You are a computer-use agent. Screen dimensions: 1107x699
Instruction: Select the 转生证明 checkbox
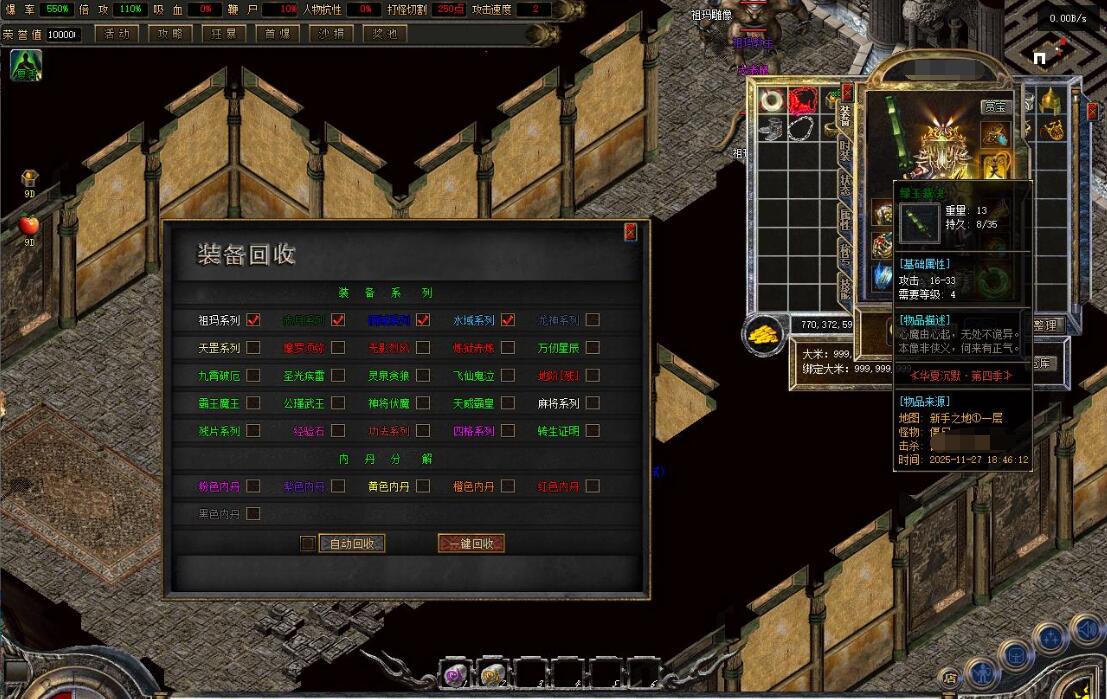[593, 431]
